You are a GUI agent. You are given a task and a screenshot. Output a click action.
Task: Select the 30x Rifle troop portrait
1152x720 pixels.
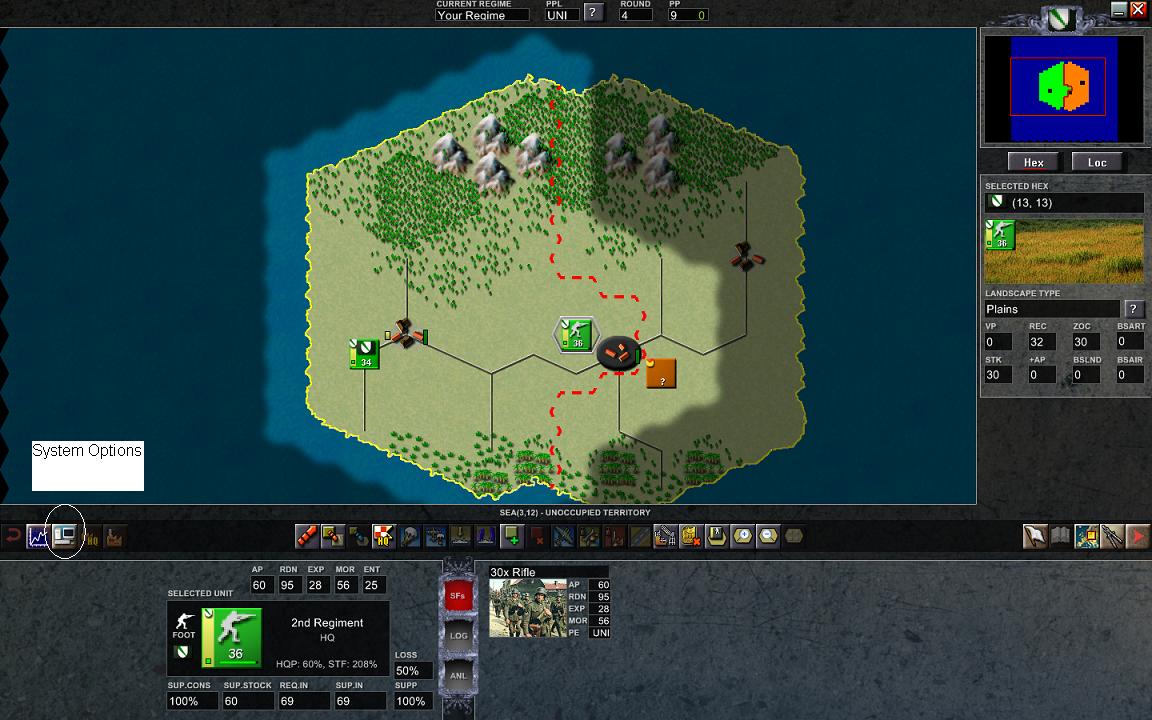coord(527,608)
